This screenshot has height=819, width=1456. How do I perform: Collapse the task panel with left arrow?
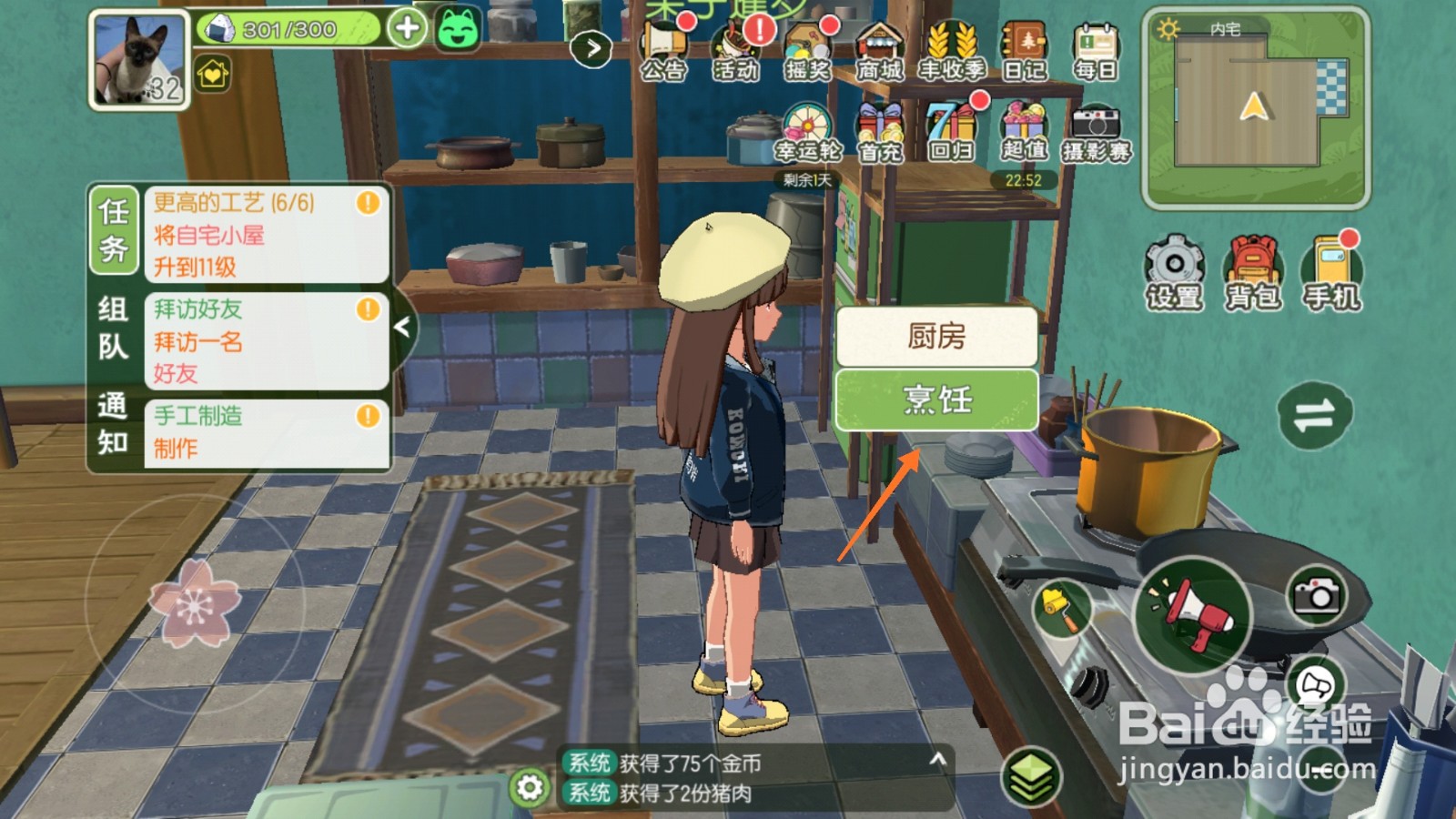click(404, 325)
